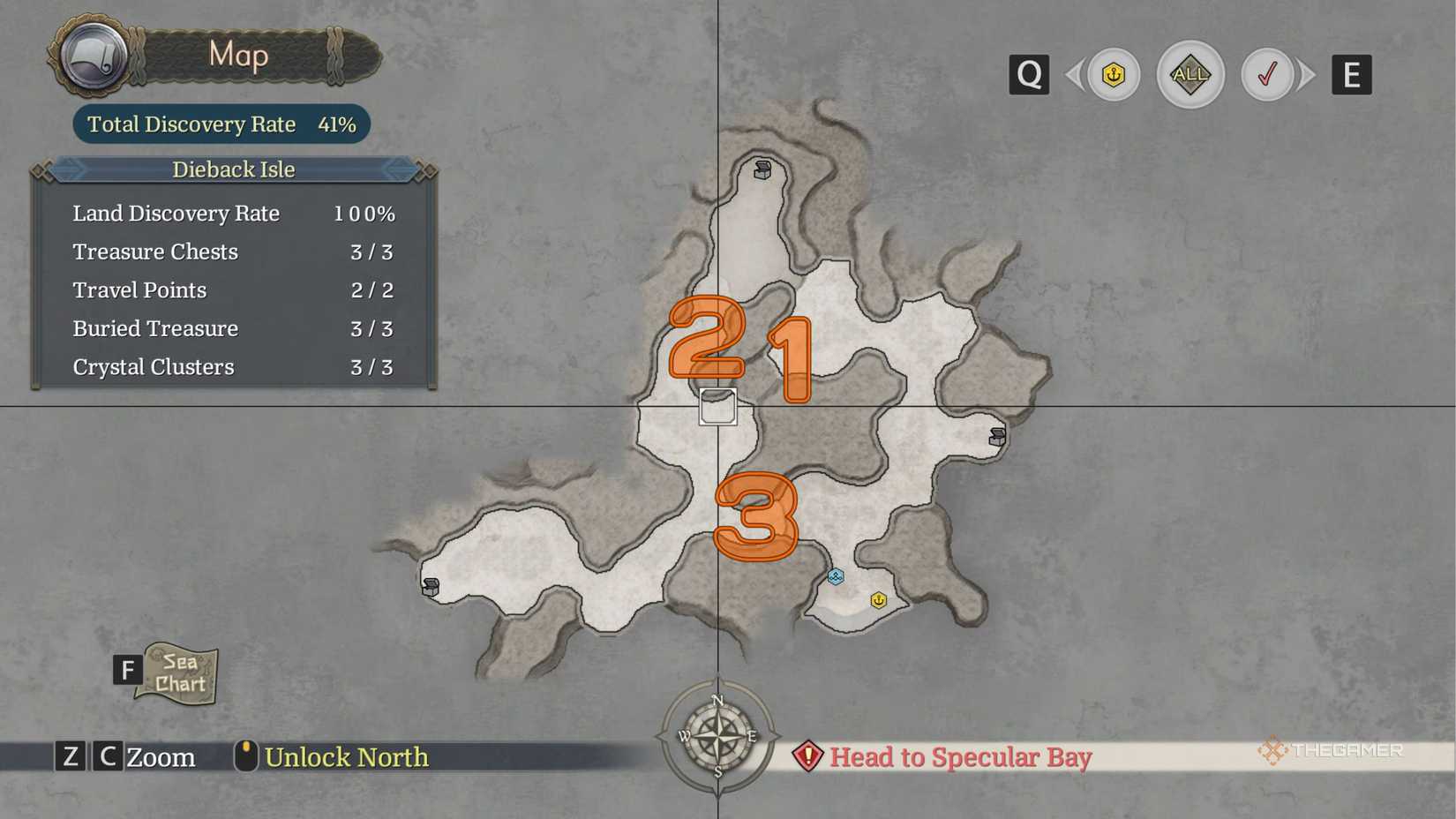The height and width of the screenshot is (819, 1456).
Task: Toggle the Q filter hotkey button
Action: 1028,75
